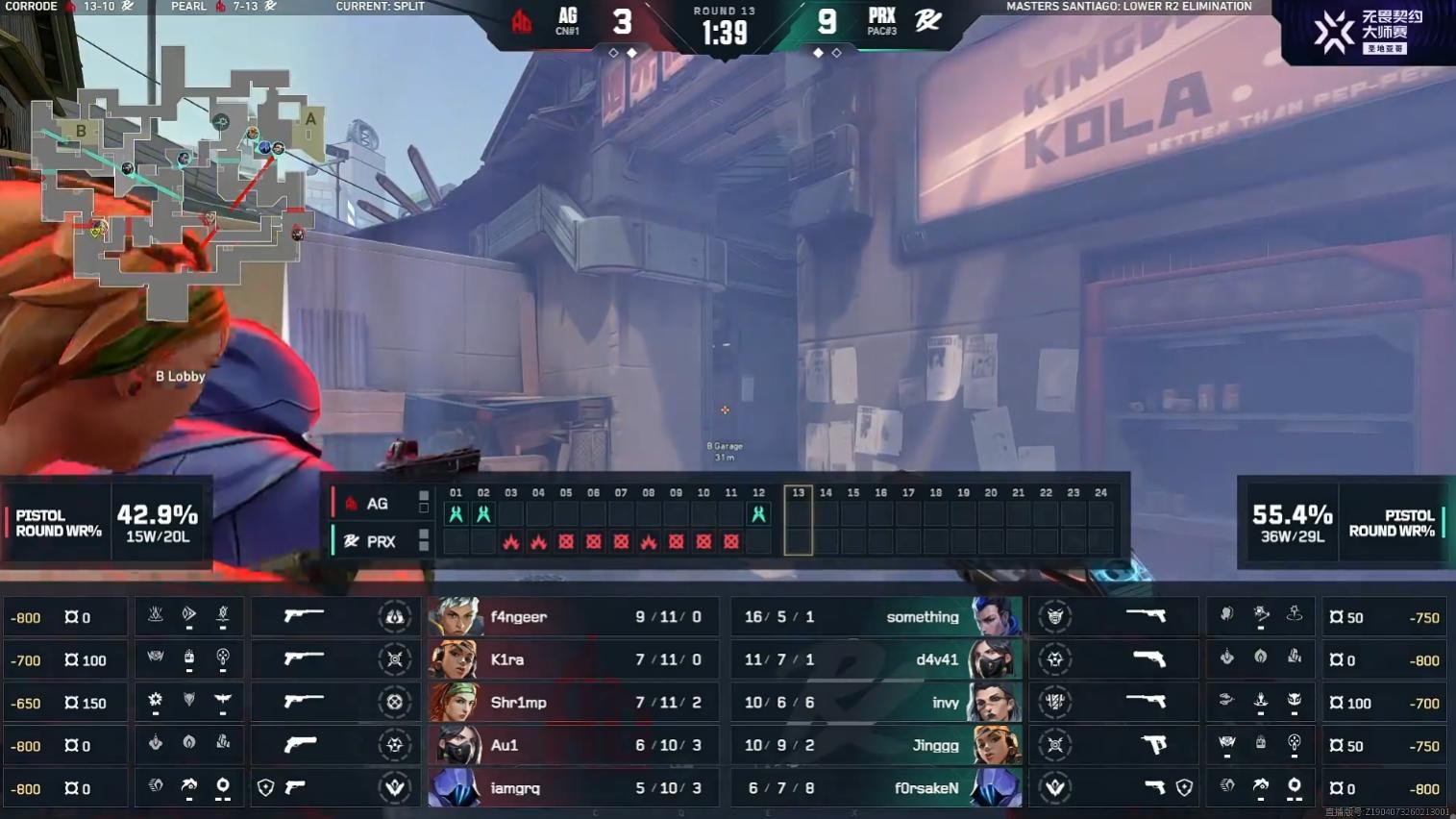Select f4ngeer's player row
Viewport: 1456px width, 819px height.
(573, 617)
